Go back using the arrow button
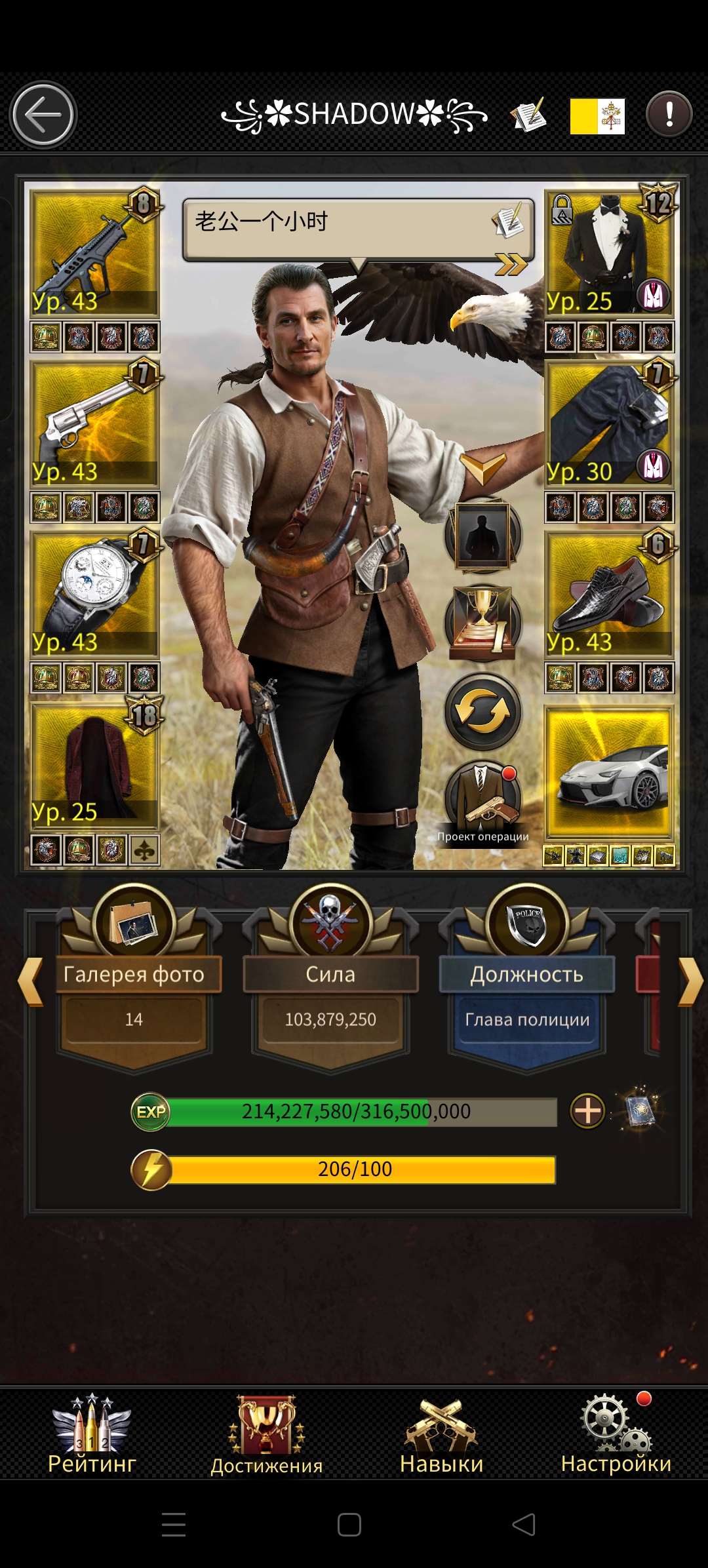708x1568 pixels. [43, 115]
